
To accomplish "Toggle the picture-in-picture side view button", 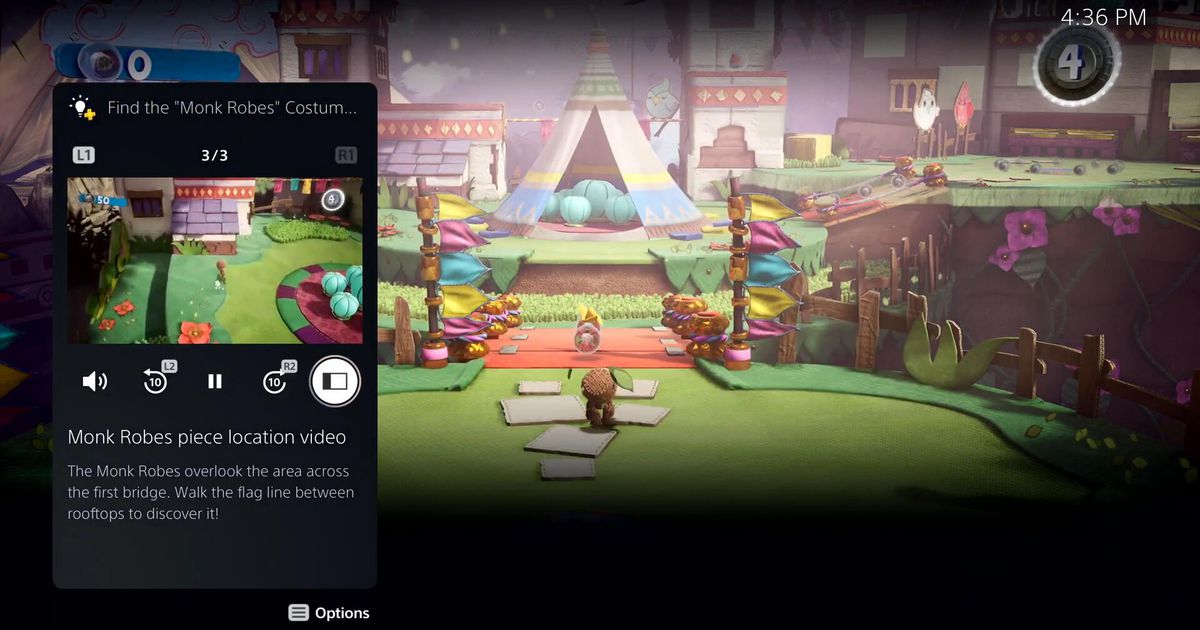I will (x=335, y=381).
